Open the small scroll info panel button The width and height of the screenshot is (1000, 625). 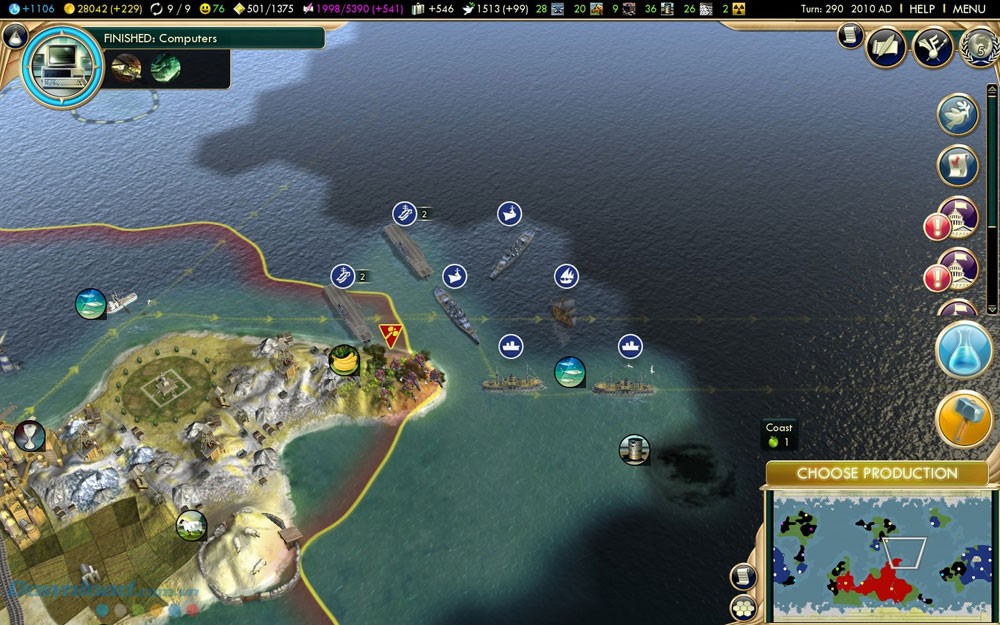[x=850, y=36]
